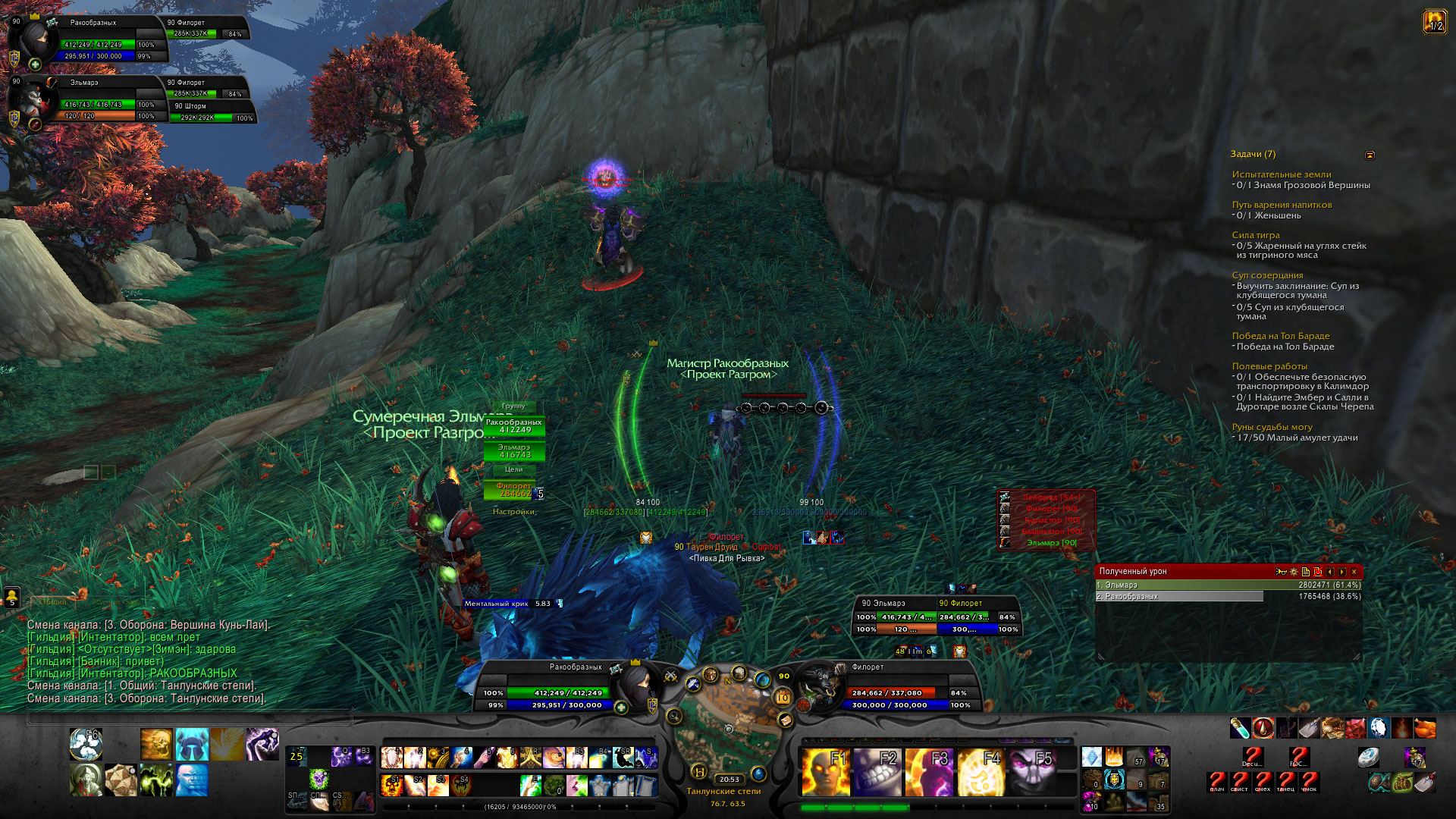
Task: Open the Настройки option under group list
Action: (x=513, y=512)
